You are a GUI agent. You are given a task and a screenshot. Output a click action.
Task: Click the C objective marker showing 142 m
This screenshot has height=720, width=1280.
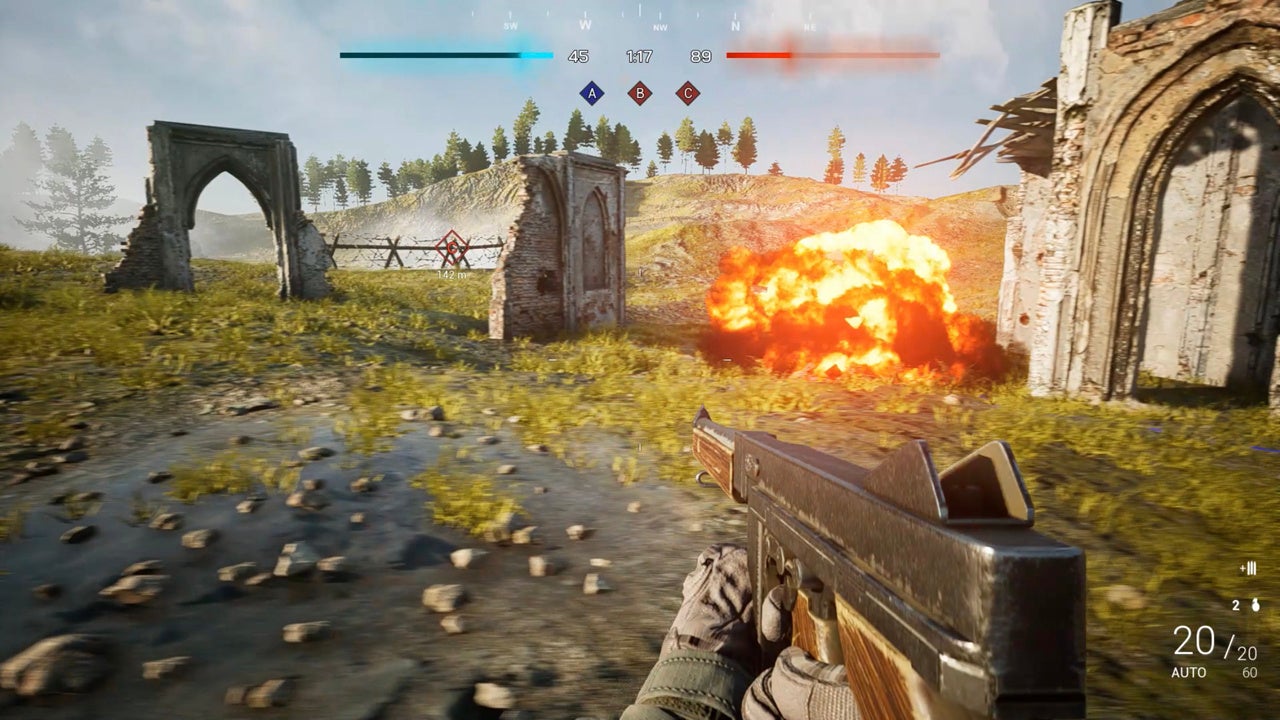(x=452, y=248)
